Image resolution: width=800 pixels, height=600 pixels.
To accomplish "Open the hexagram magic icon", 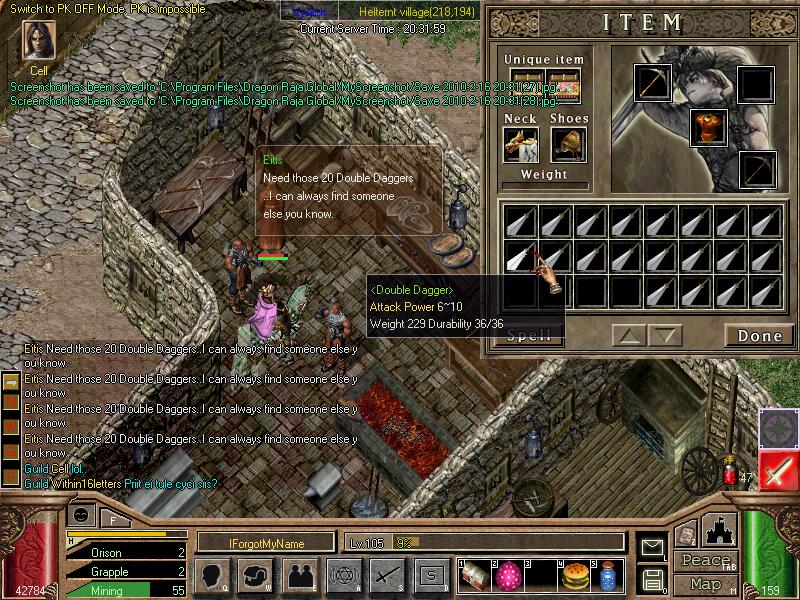I will click(343, 575).
